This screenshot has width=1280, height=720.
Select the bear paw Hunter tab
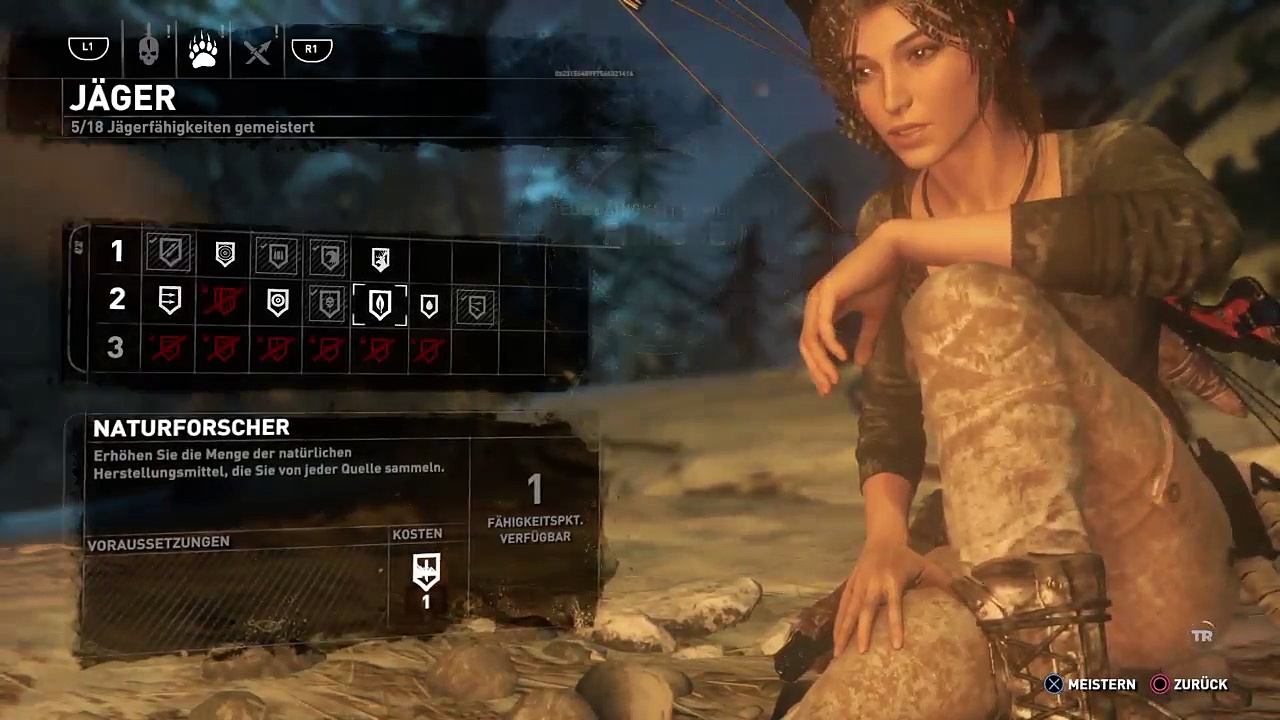[x=203, y=49]
